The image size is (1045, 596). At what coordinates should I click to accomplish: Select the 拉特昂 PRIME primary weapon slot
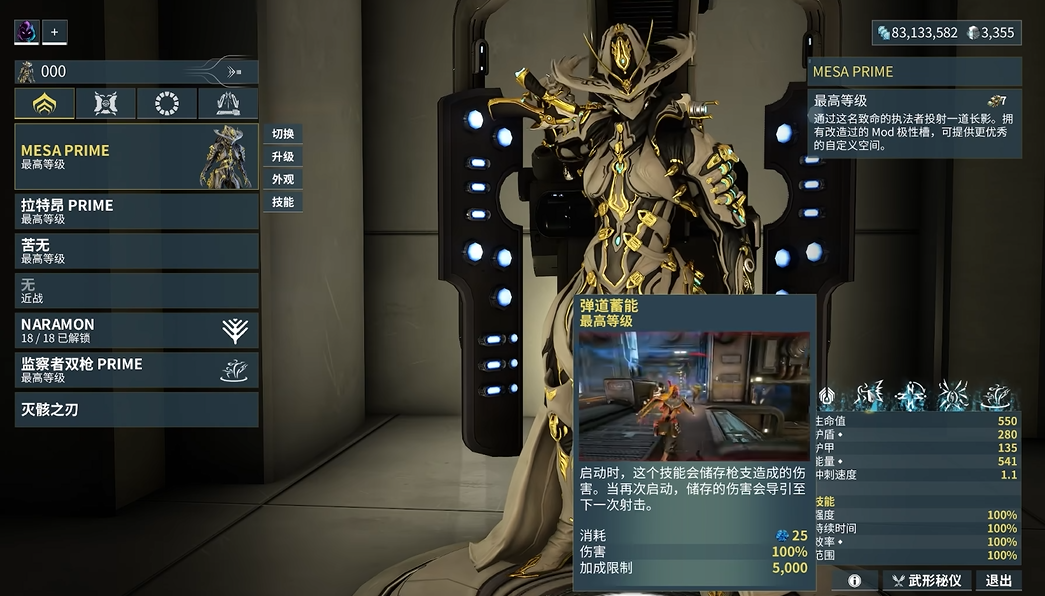(136, 211)
